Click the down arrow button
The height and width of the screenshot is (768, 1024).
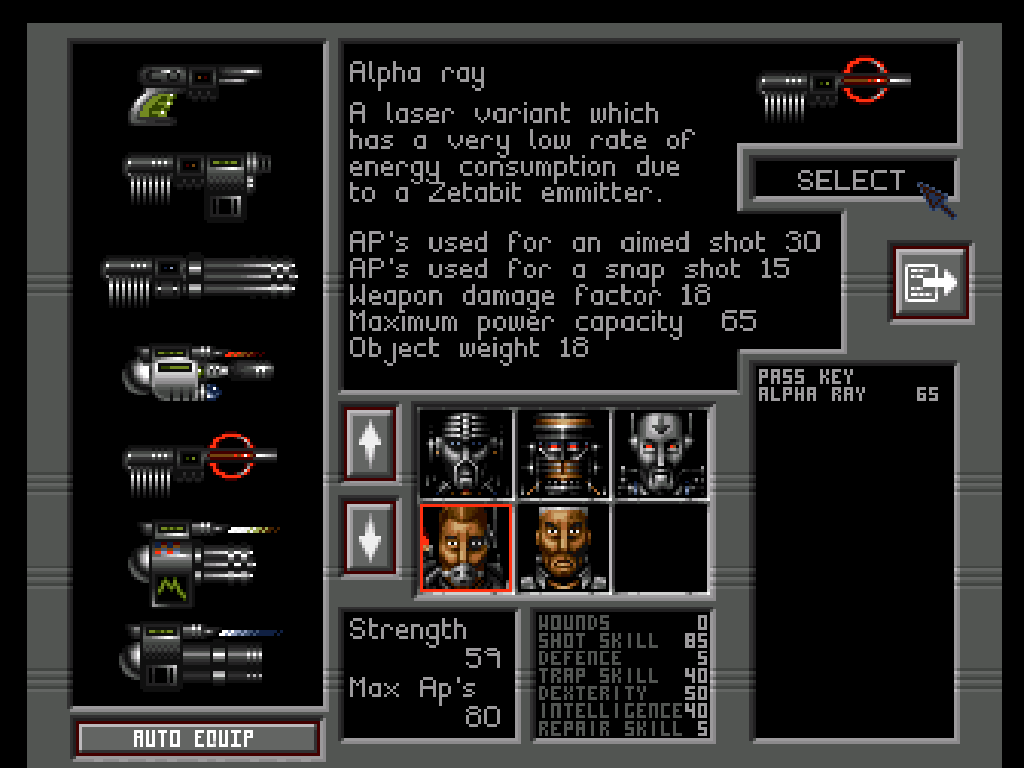pyautogui.click(x=370, y=536)
